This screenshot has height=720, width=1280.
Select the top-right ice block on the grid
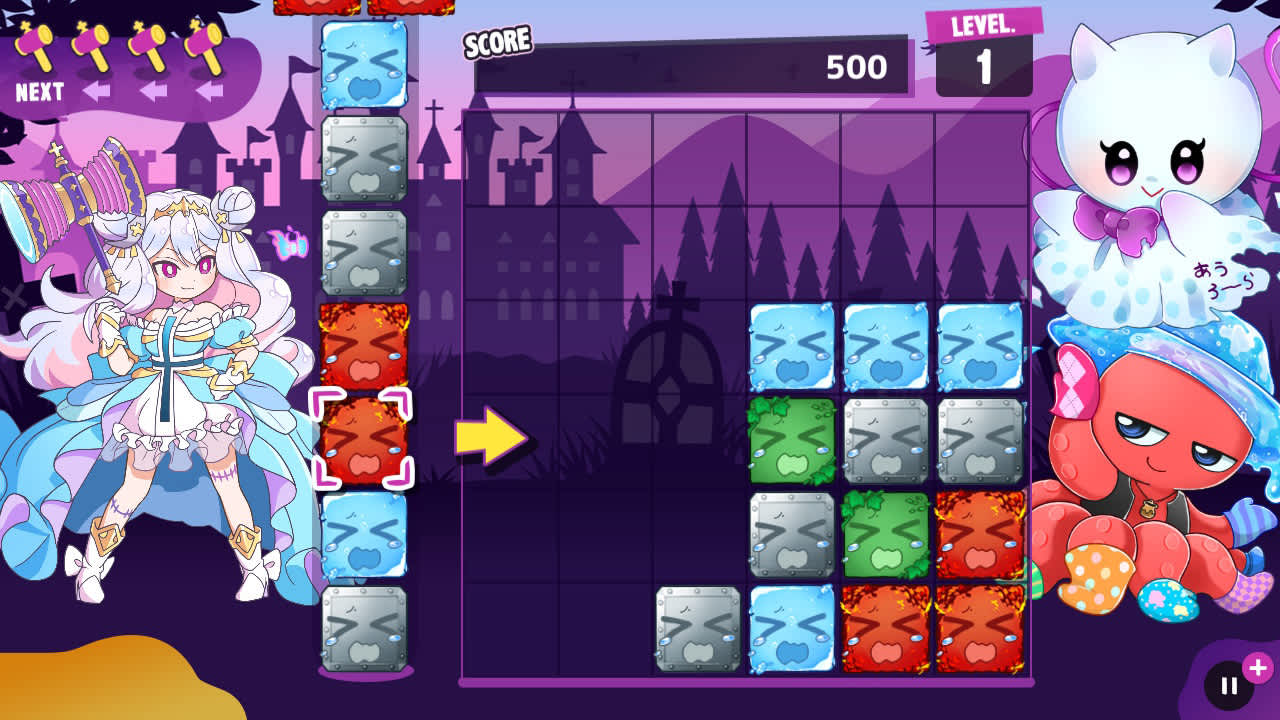[981, 344]
